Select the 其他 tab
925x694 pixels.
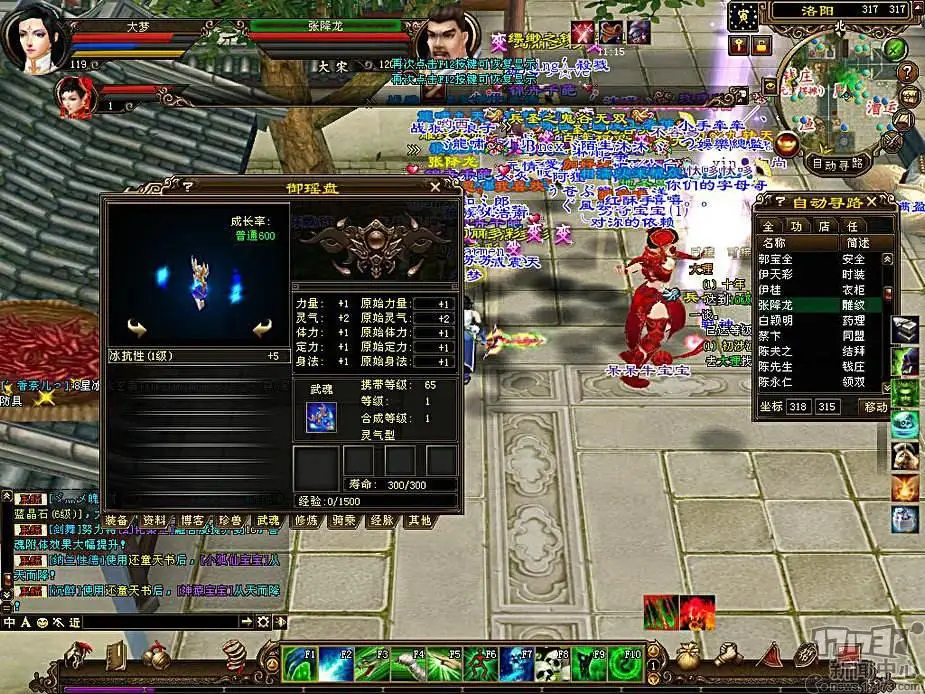tap(419, 521)
